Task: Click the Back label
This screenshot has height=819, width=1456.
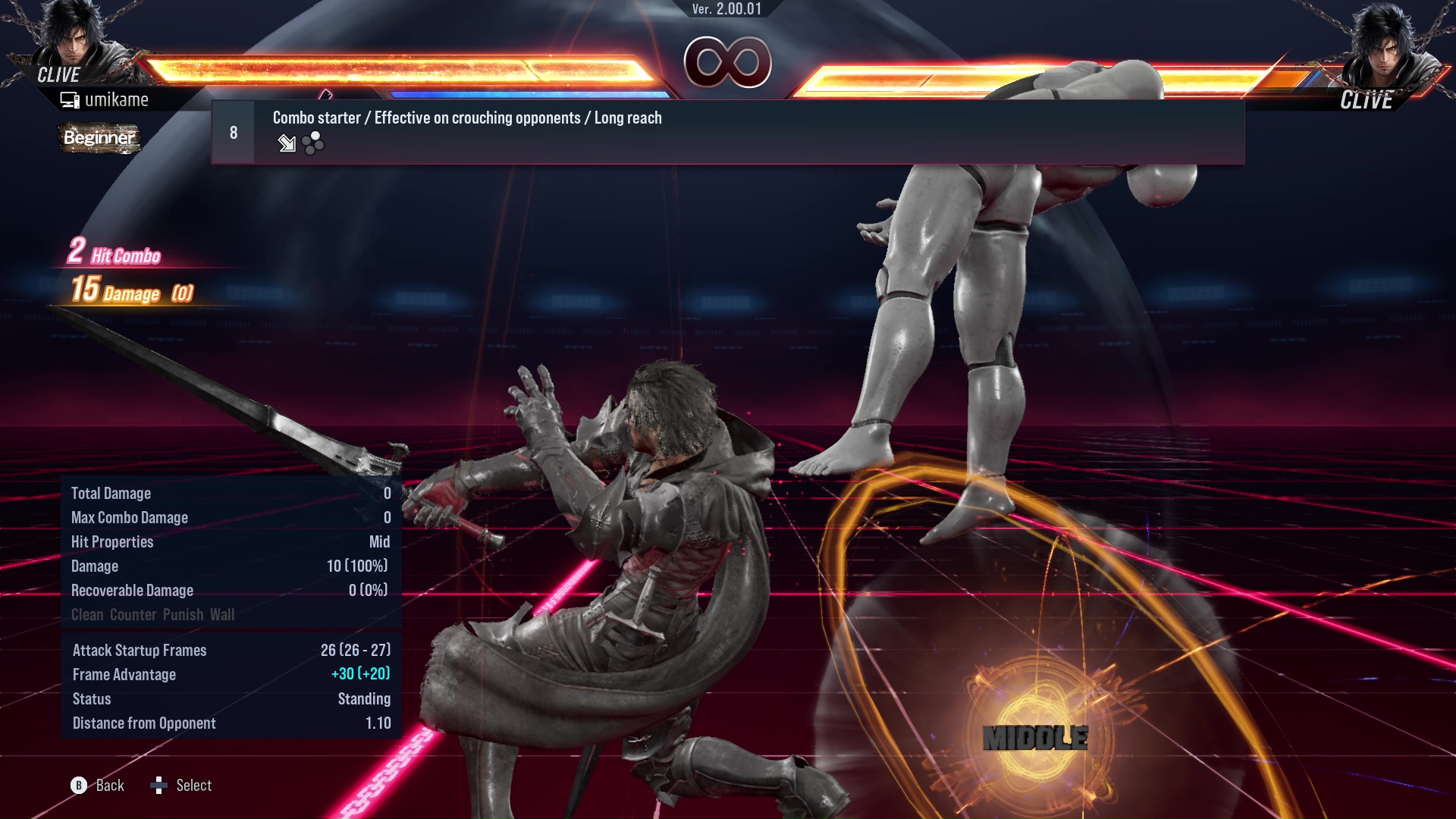Action: tap(108, 785)
